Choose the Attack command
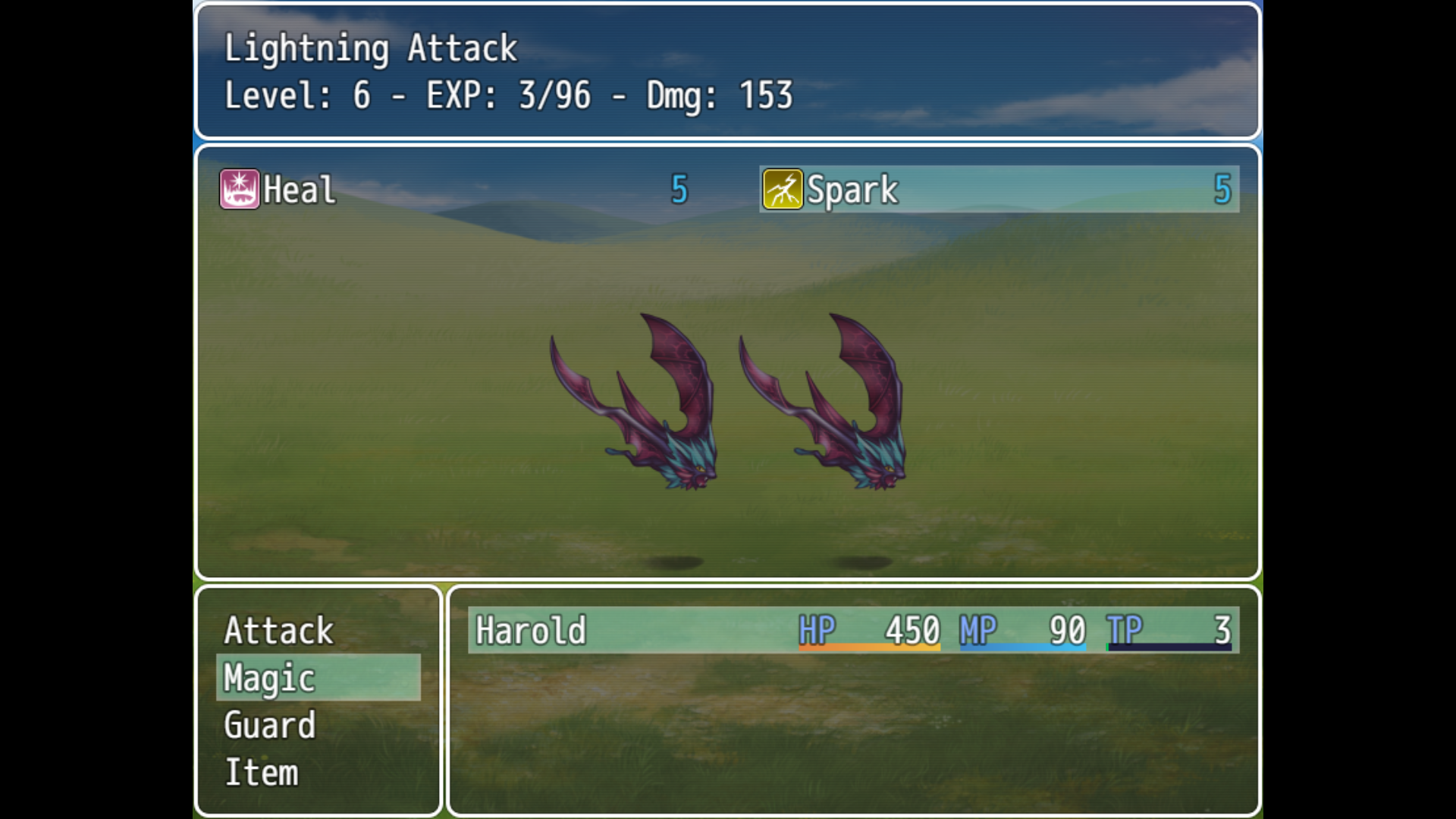The height and width of the screenshot is (819, 1456). tap(279, 630)
